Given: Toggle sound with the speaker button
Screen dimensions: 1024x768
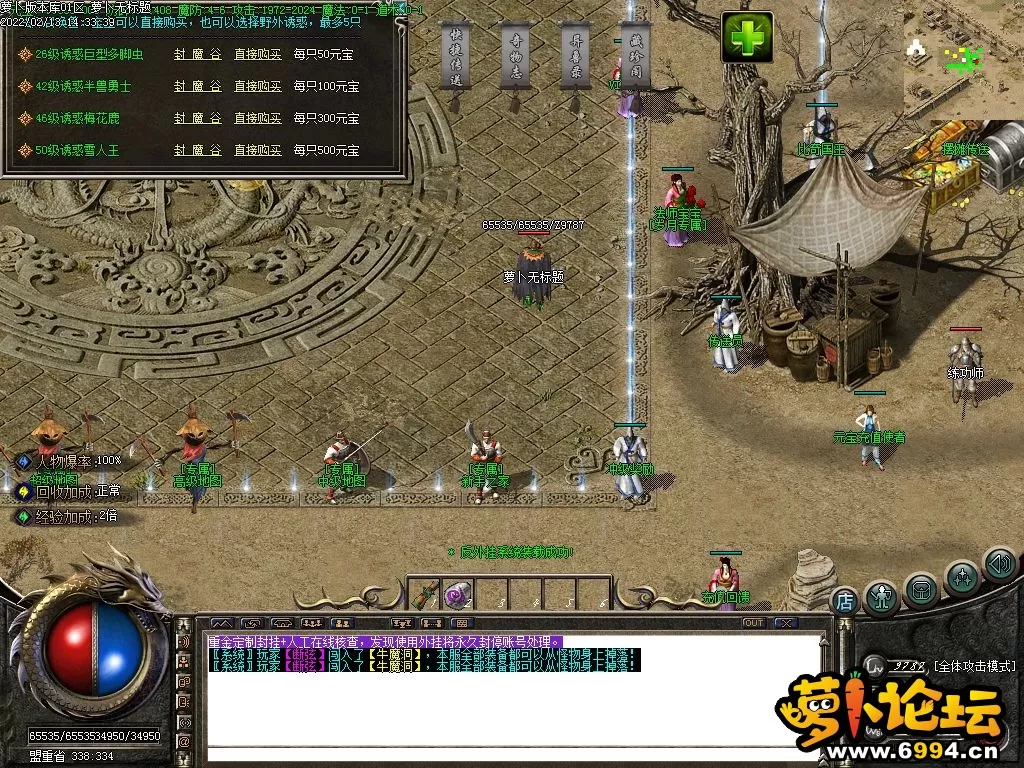Looking at the screenshot, I should [x=999, y=564].
